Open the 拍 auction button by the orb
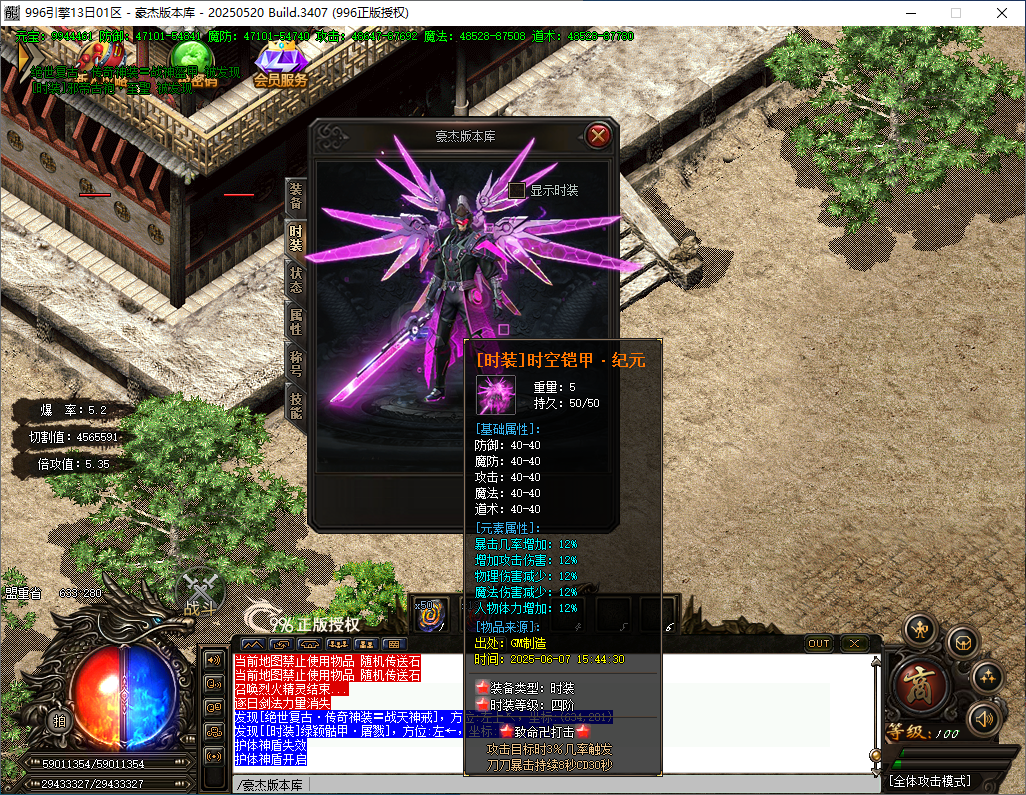This screenshot has width=1026, height=795. 60,720
